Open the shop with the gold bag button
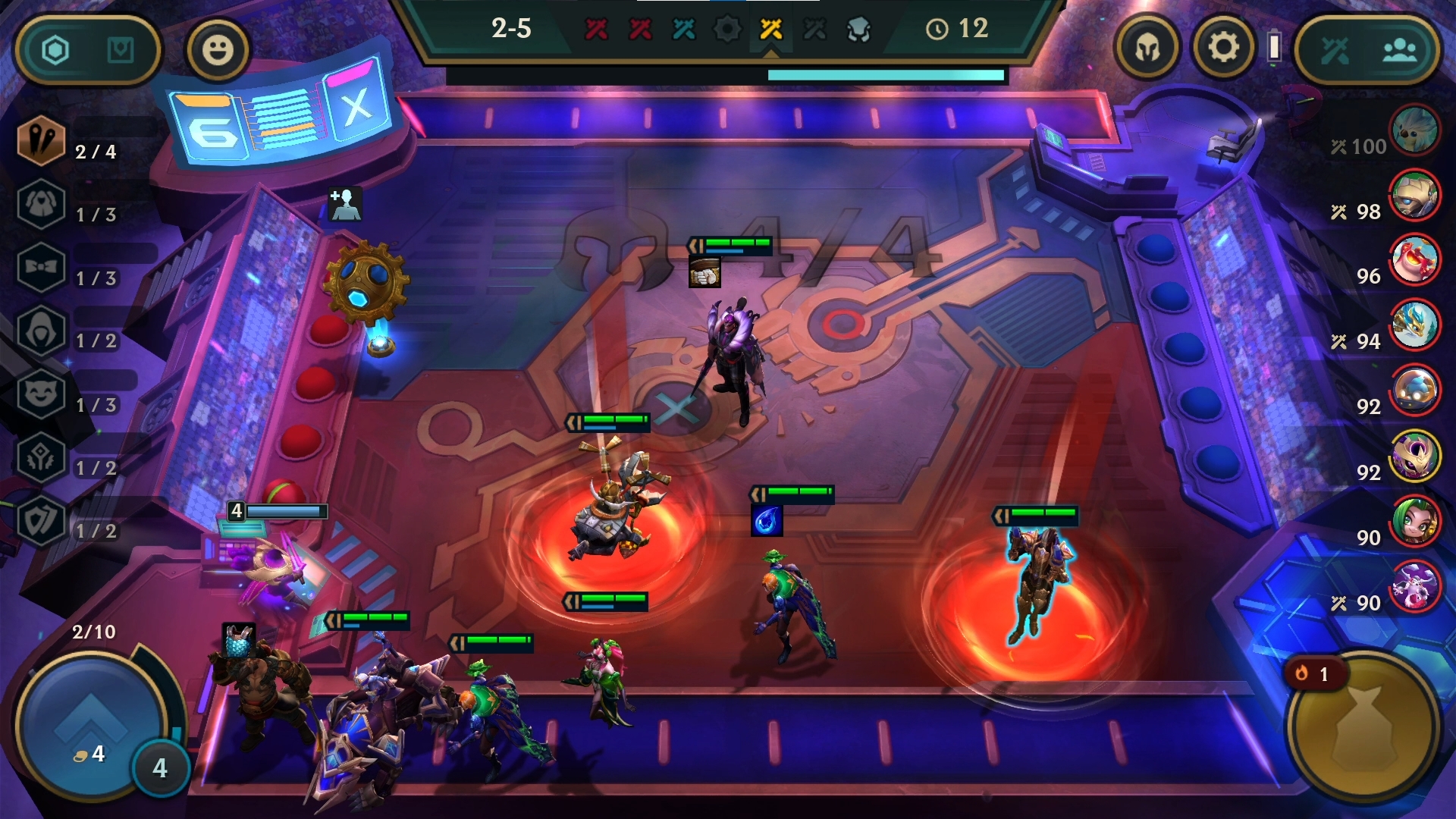Image resolution: width=1456 pixels, height=819 pixels. coord(1363,728)
